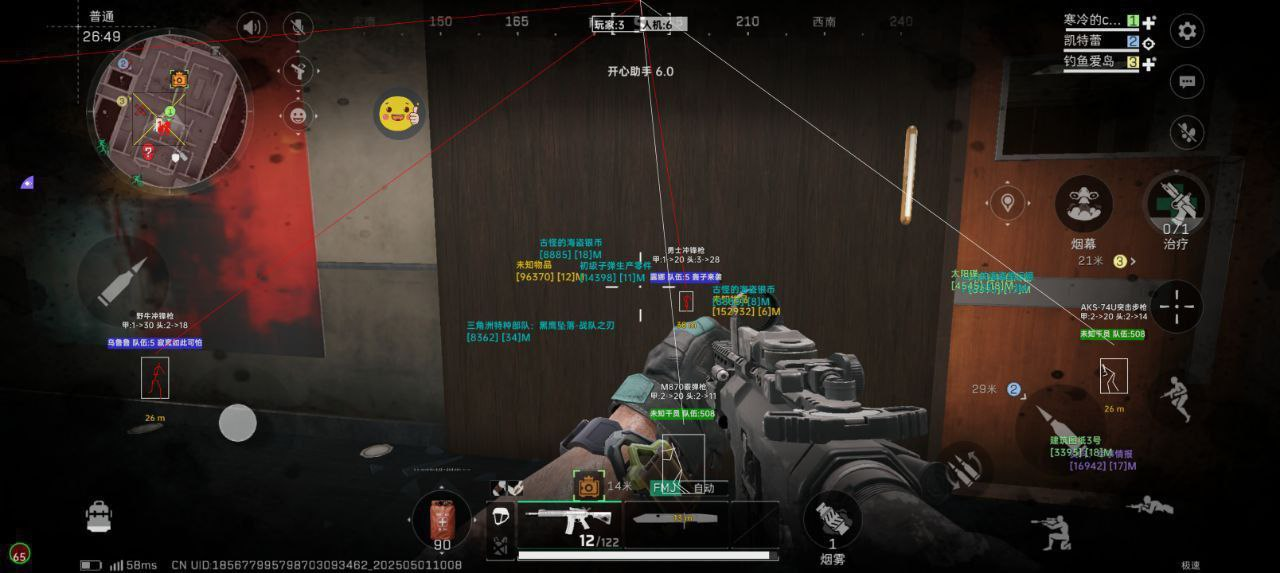Open the backpack inventory

click(x=98, y=516)
